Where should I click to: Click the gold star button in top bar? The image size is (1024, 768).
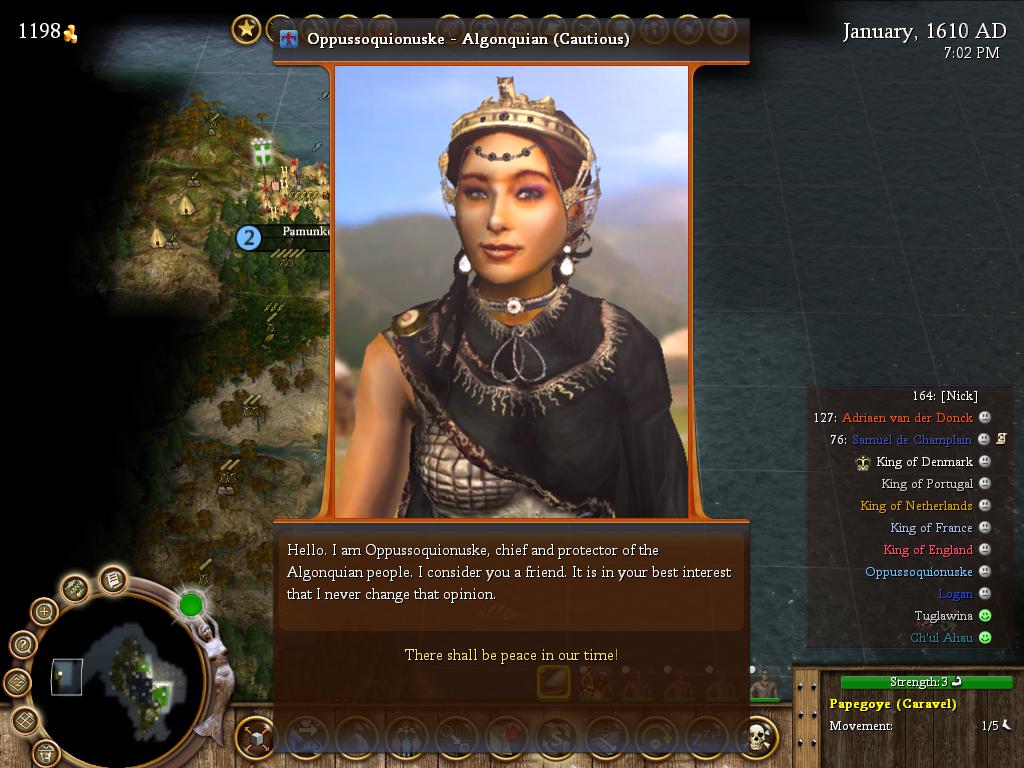coord(246,29)
